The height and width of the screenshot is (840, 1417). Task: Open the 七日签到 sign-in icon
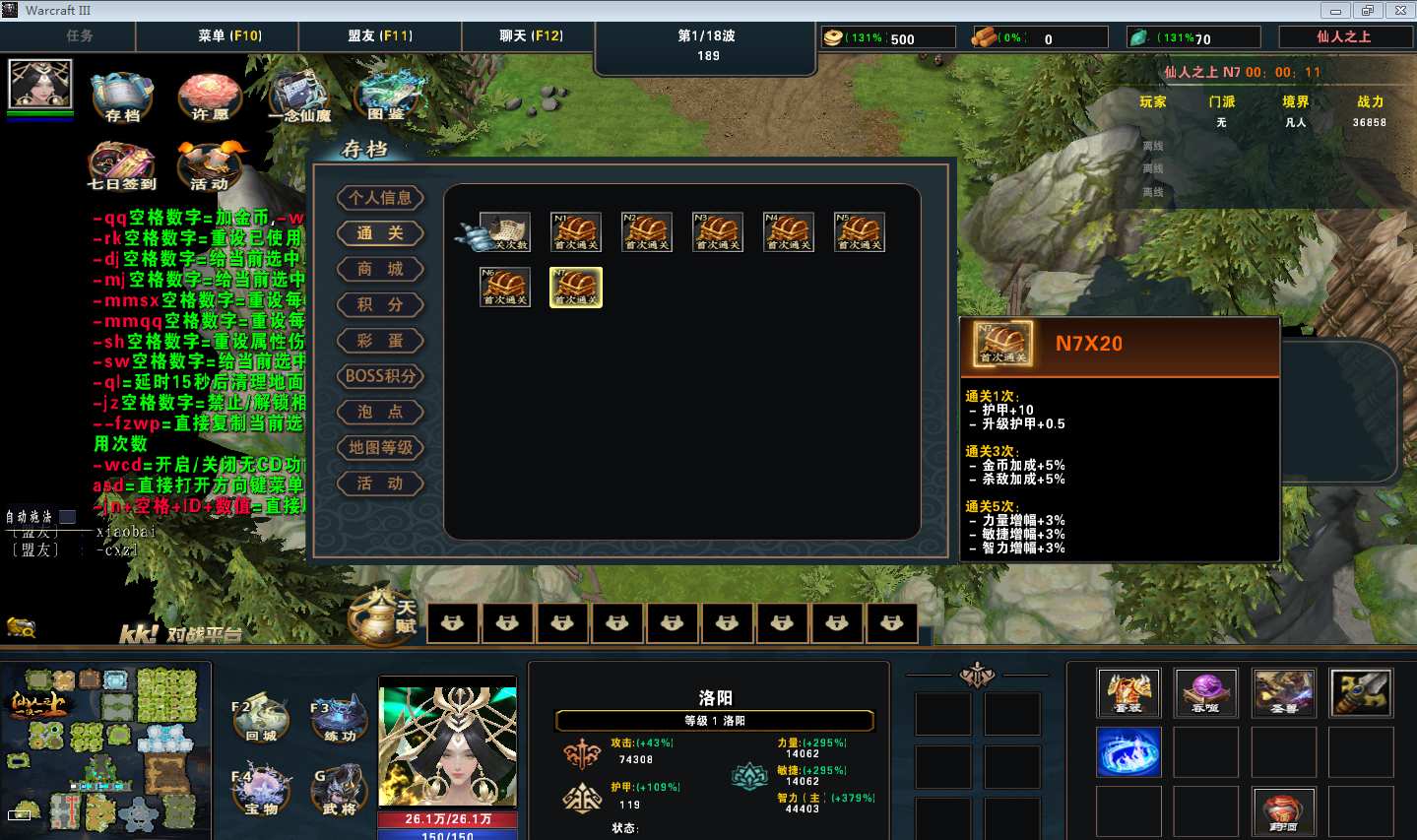click(121, 163)
